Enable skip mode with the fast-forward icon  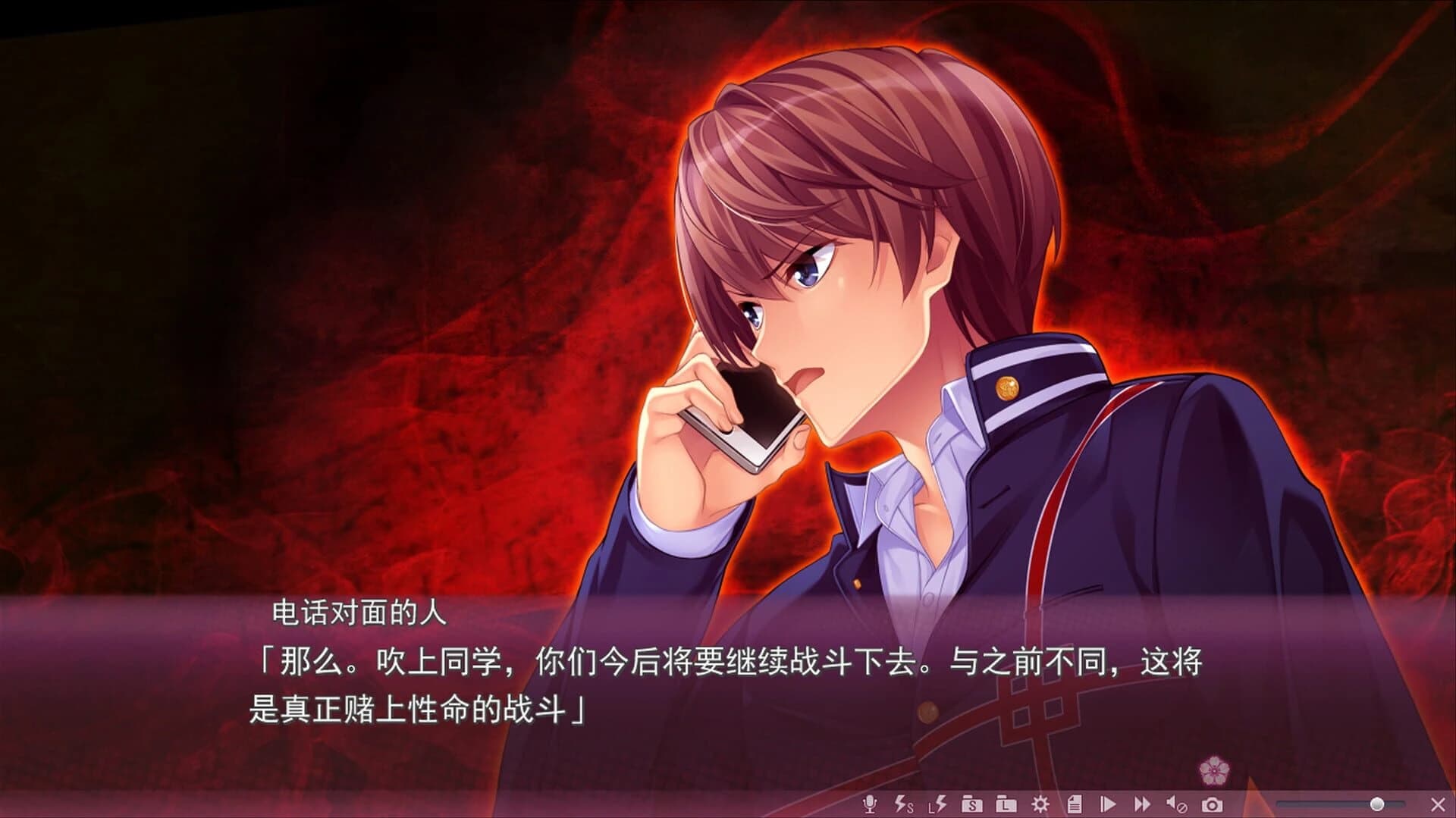(1143, 805)
